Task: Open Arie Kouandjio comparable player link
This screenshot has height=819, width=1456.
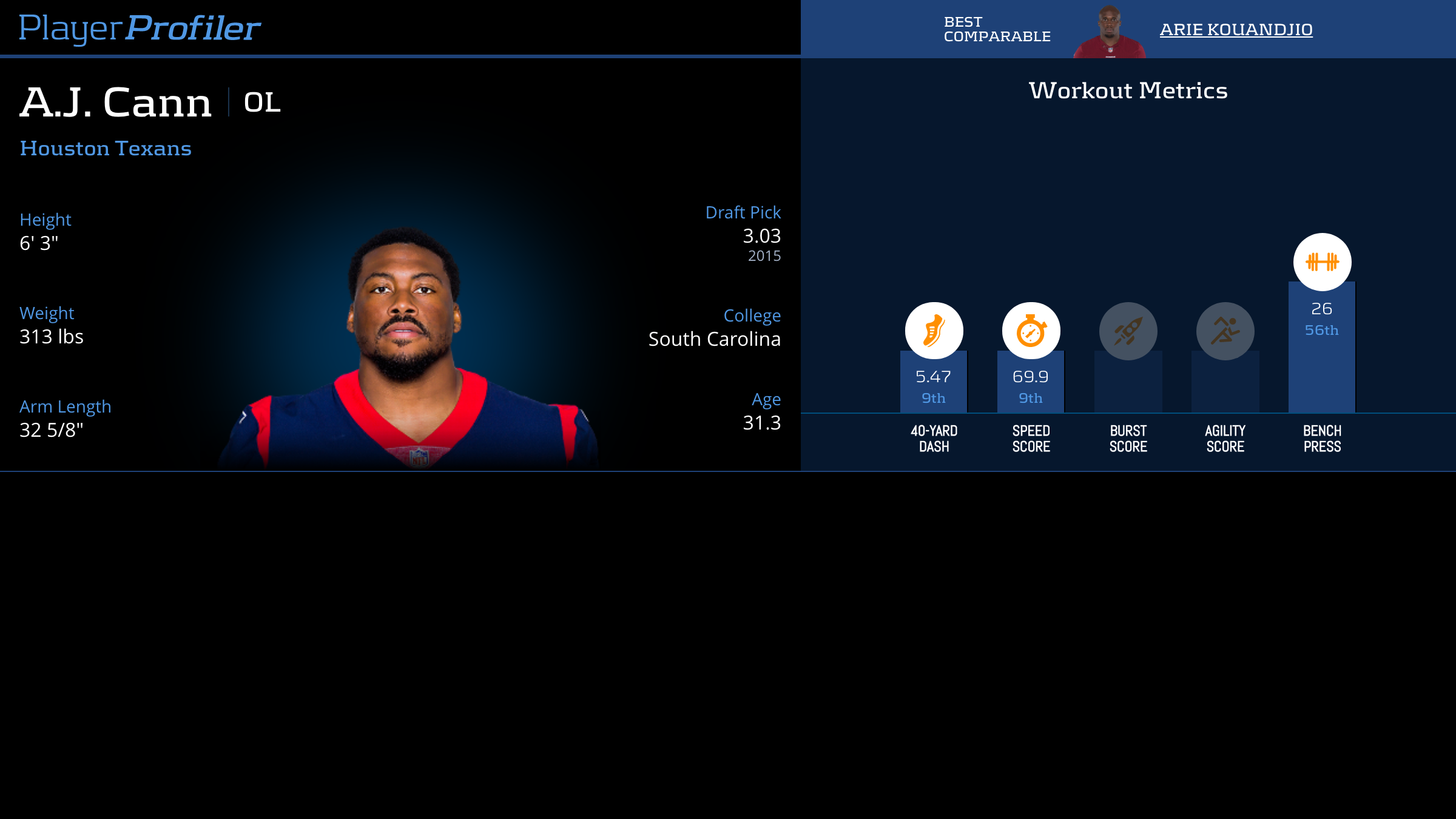Action: pyautogui.click(x=1236, y=29)
